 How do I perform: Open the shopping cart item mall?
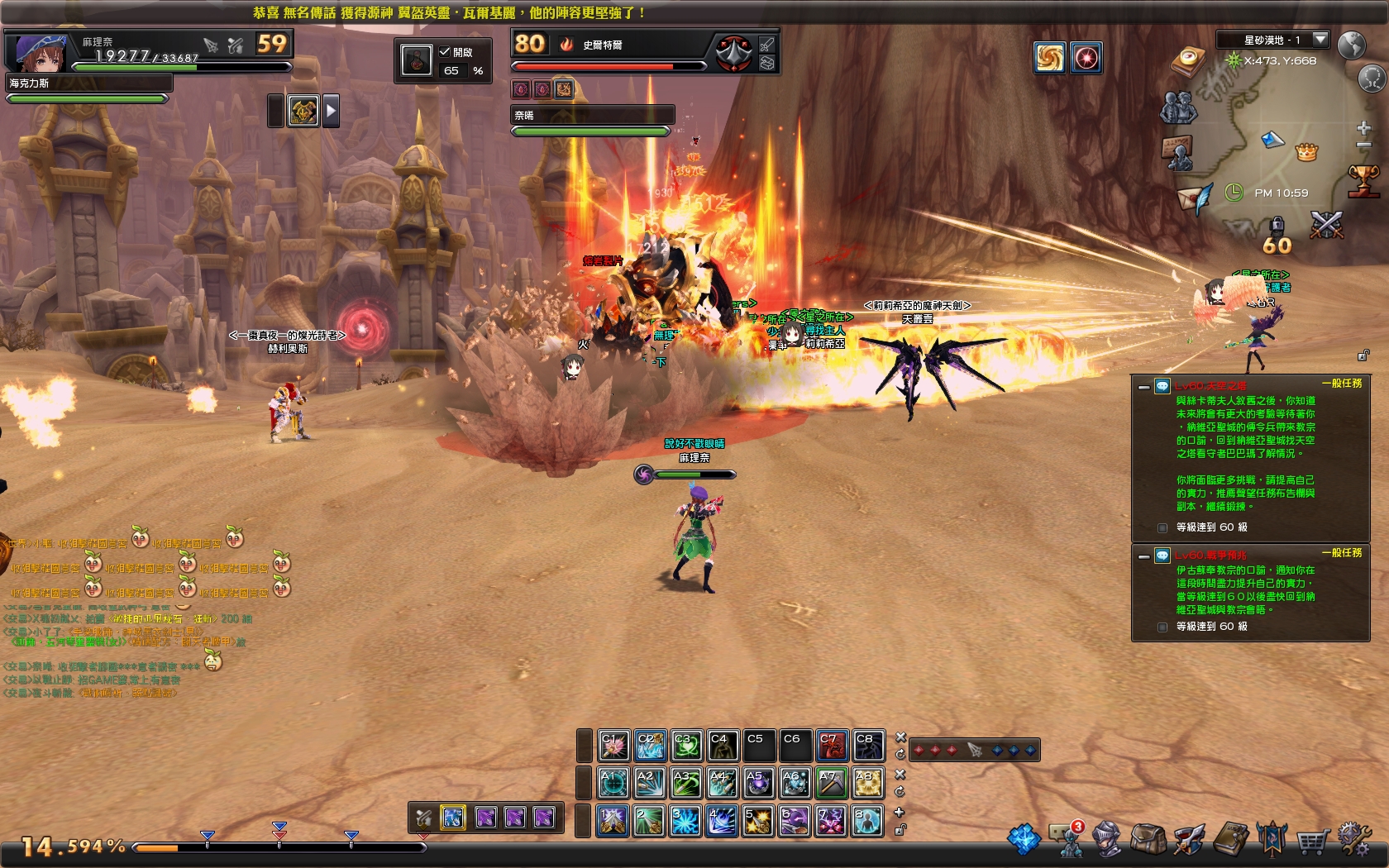[x=1312, y=841]
